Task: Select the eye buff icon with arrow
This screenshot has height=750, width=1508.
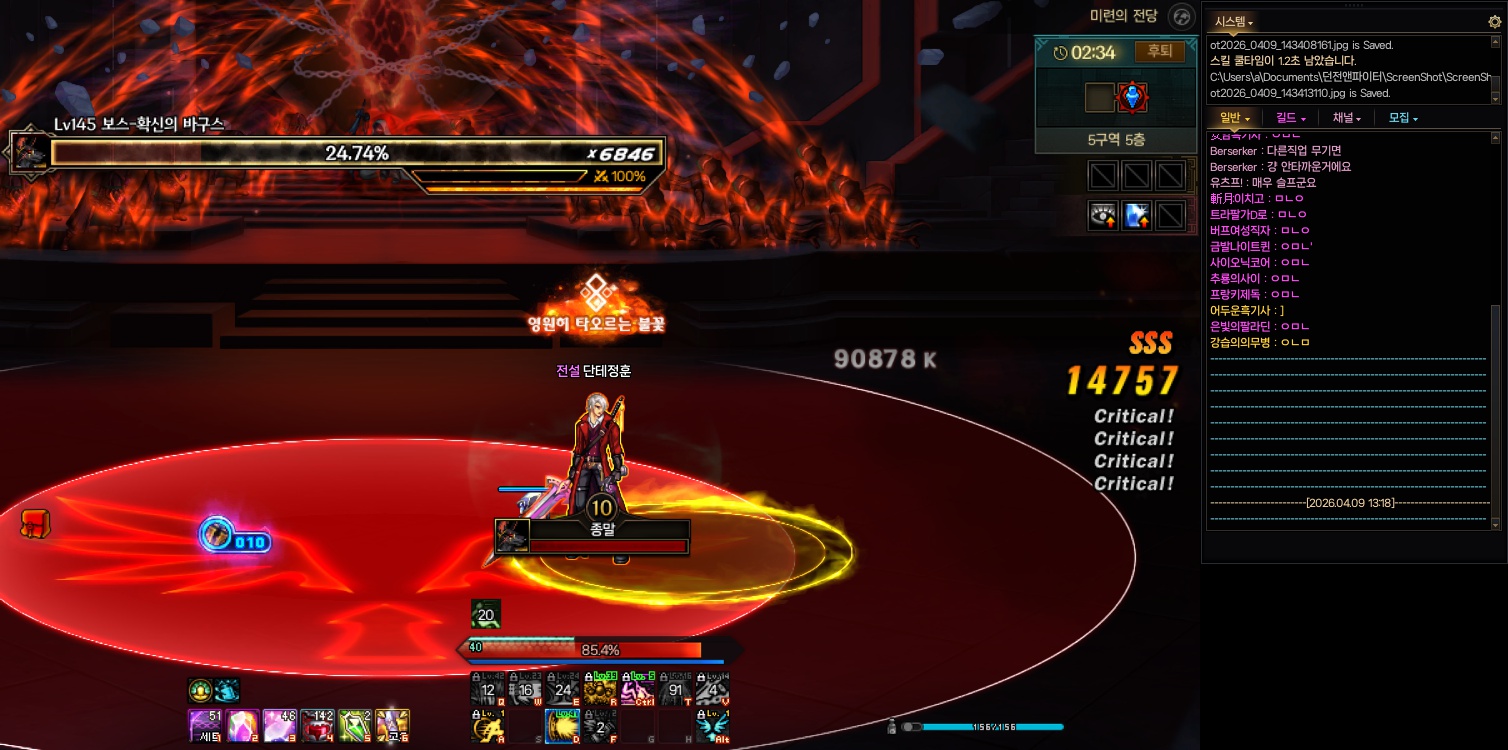Action: pos(1103,215)
